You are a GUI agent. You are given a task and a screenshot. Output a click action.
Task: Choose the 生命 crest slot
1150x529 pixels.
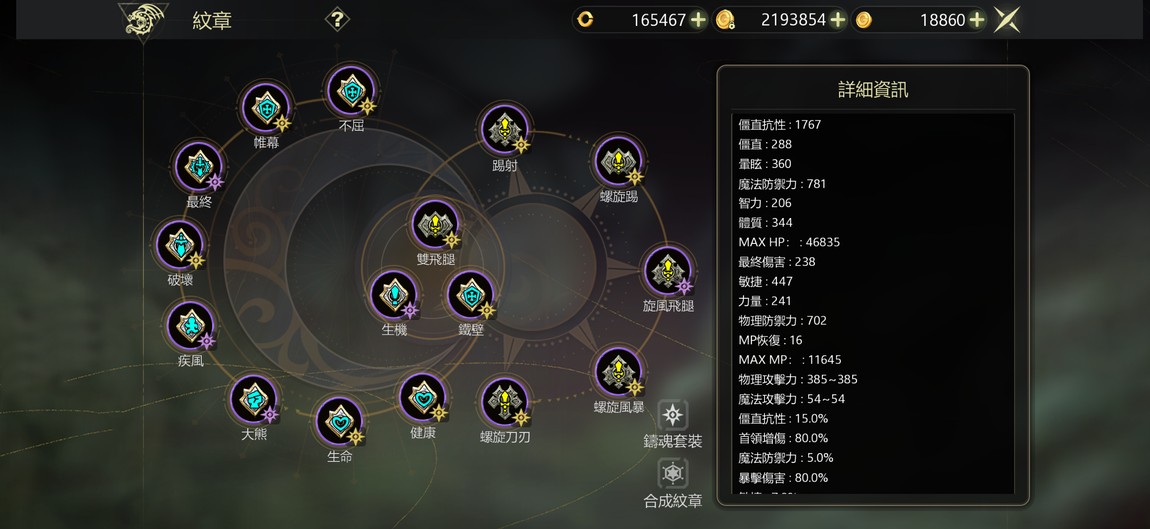pos(340,421)
